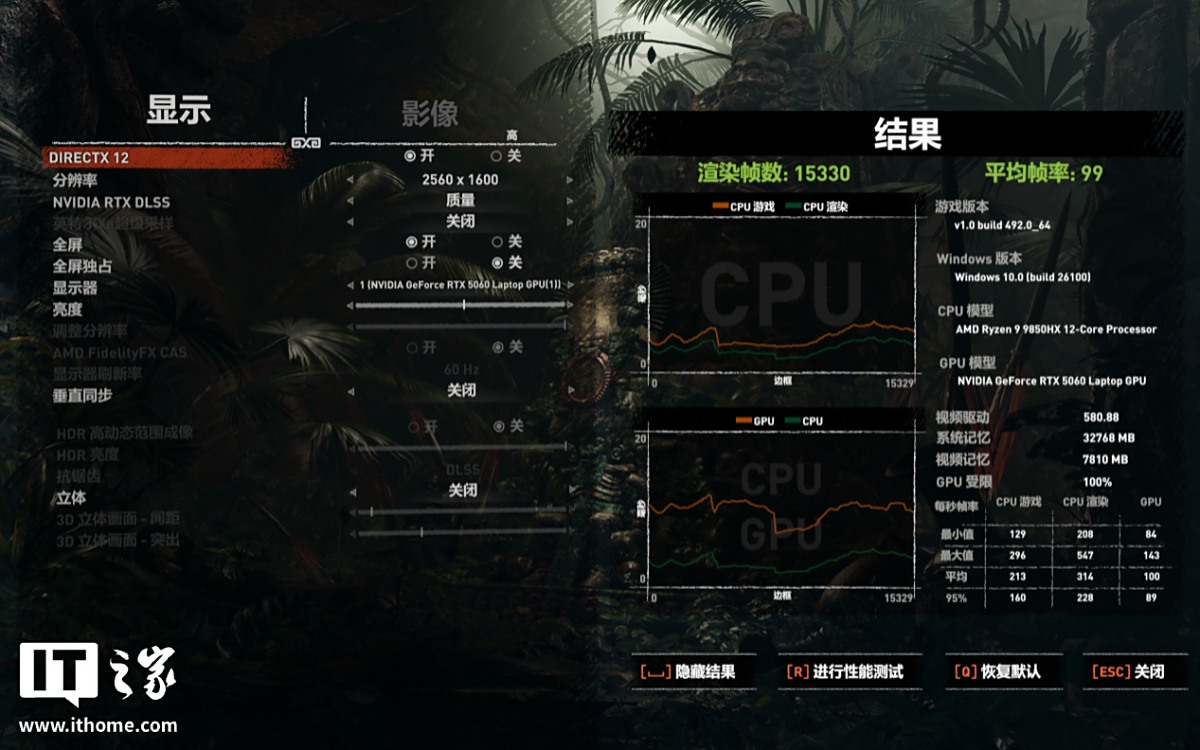Switch to the 显示 tab

coord(179,109)
